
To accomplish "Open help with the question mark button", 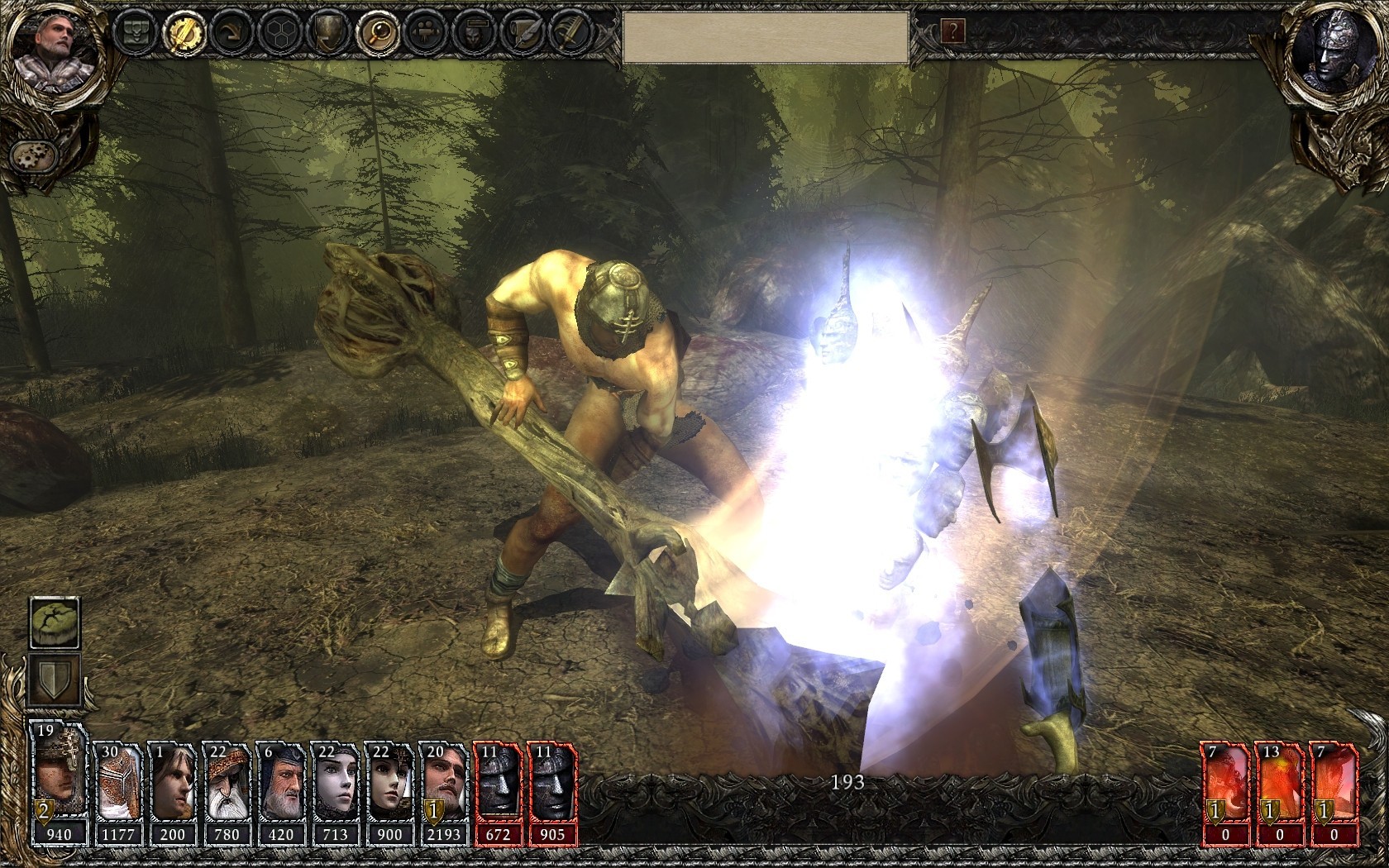I will [x=953, y=32].
